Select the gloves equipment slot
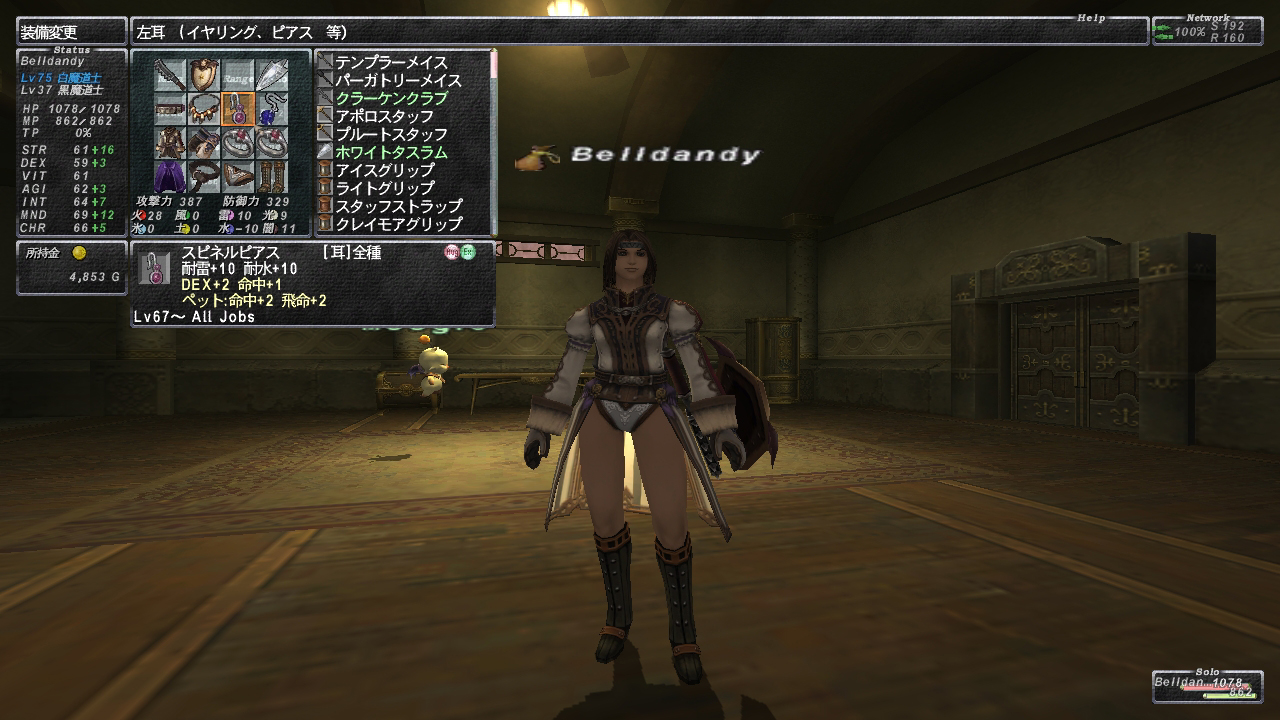Viewport: 1280px width, 720px height. tap(204, 141)
